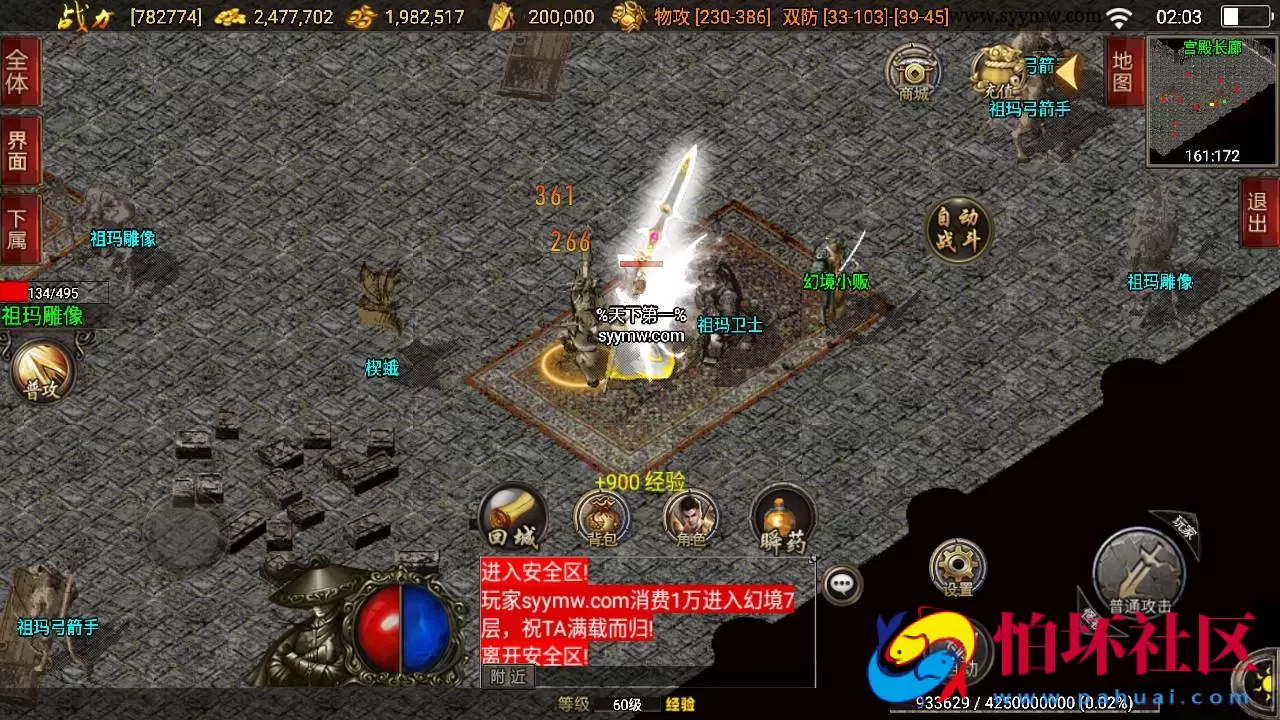
Task: Enable 自动战斗 auto battle mode
Action: (958, 230)
